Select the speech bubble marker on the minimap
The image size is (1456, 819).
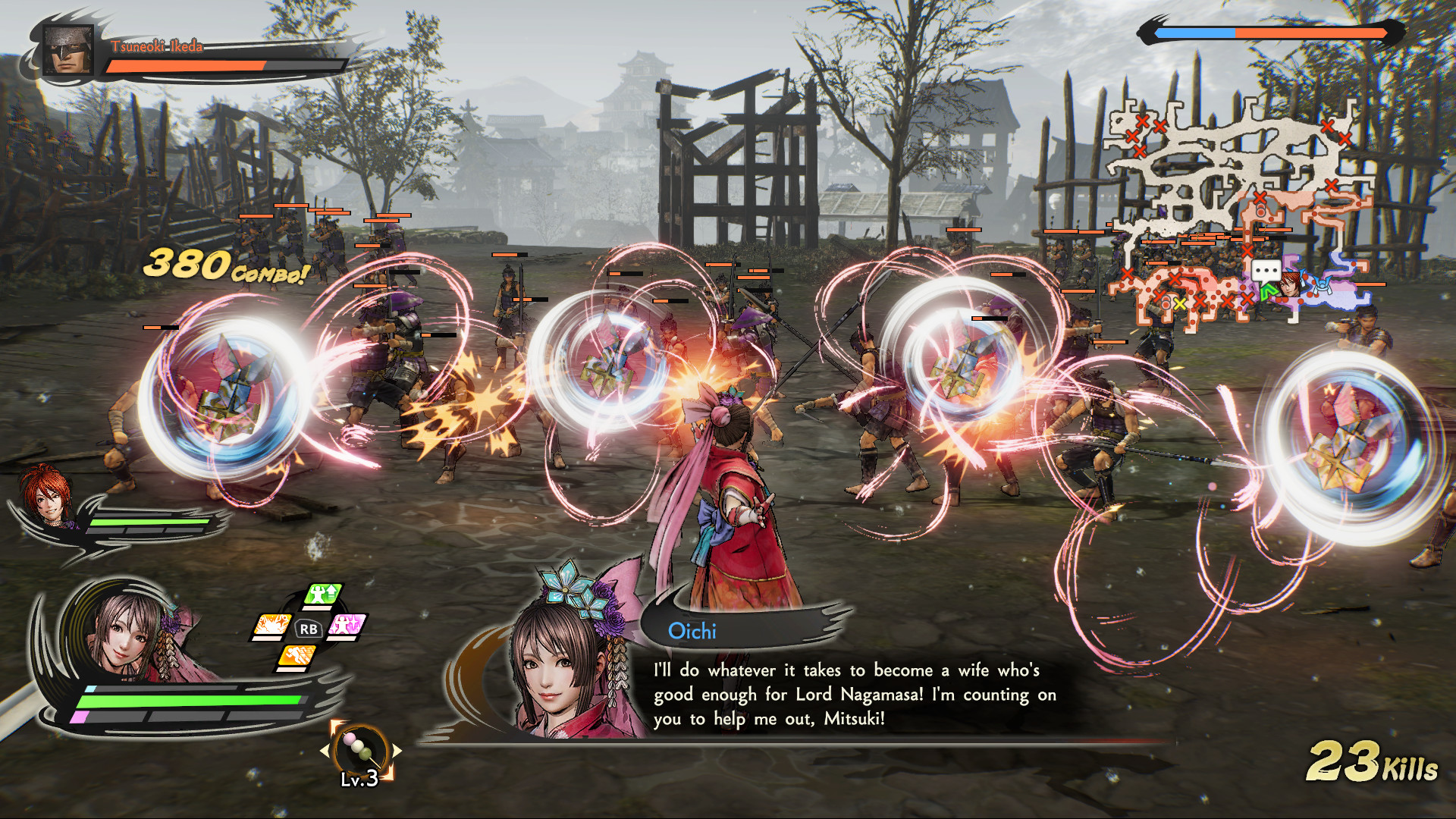pyautogui.click(x=1266, y=271)
